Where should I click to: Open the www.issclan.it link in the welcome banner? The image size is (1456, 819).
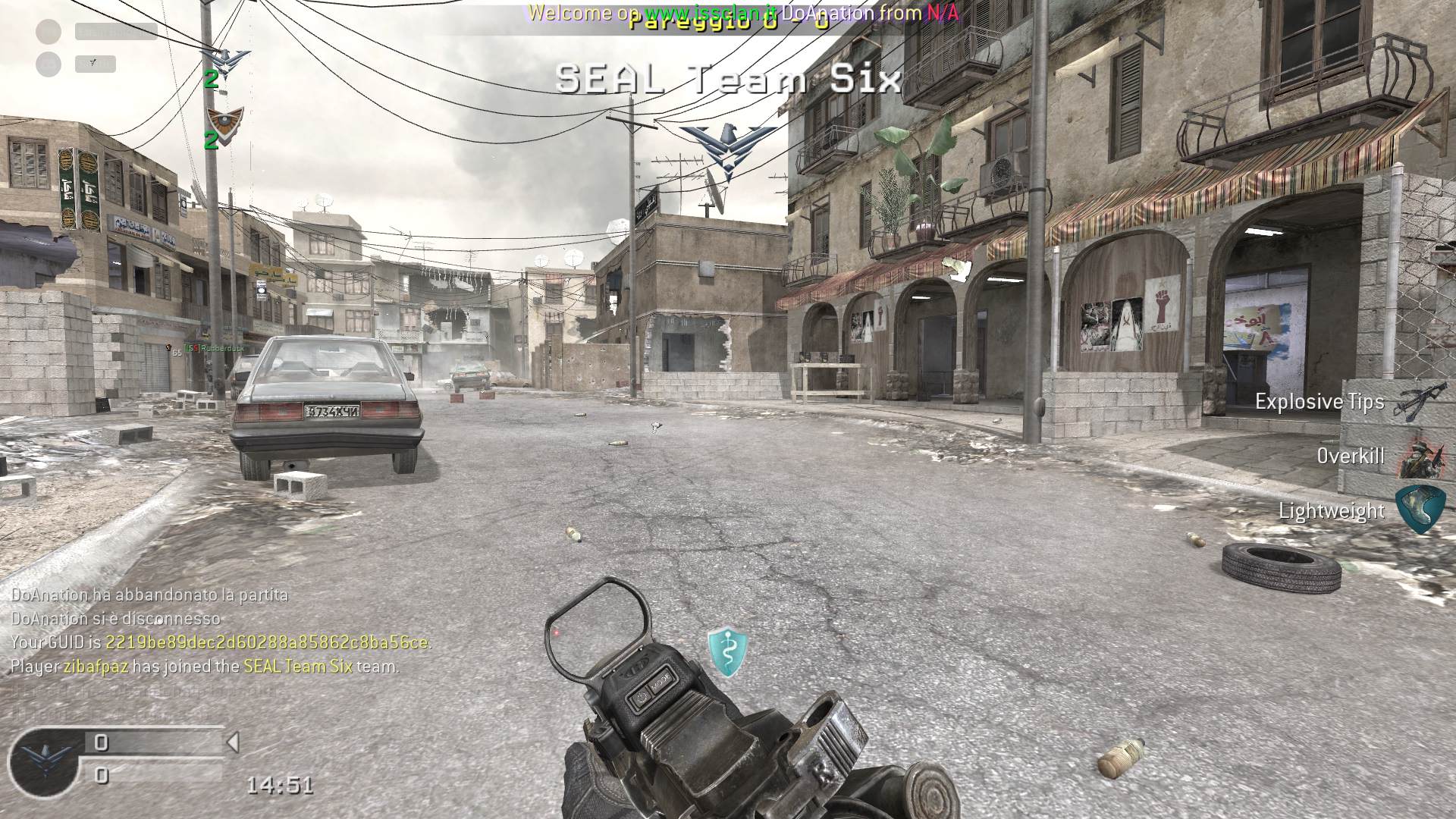(710, 13)
